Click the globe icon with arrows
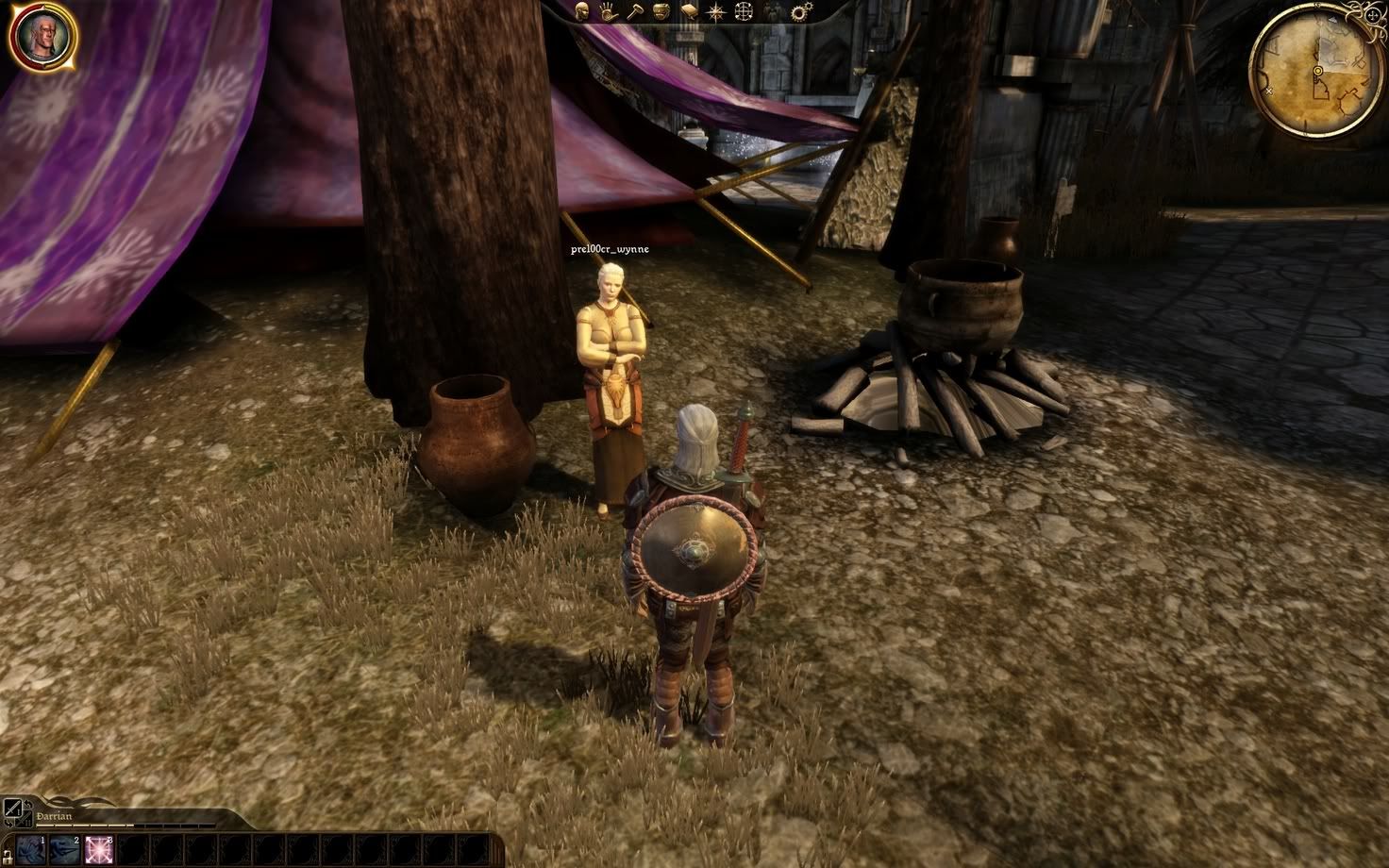 tap(745, 12)
